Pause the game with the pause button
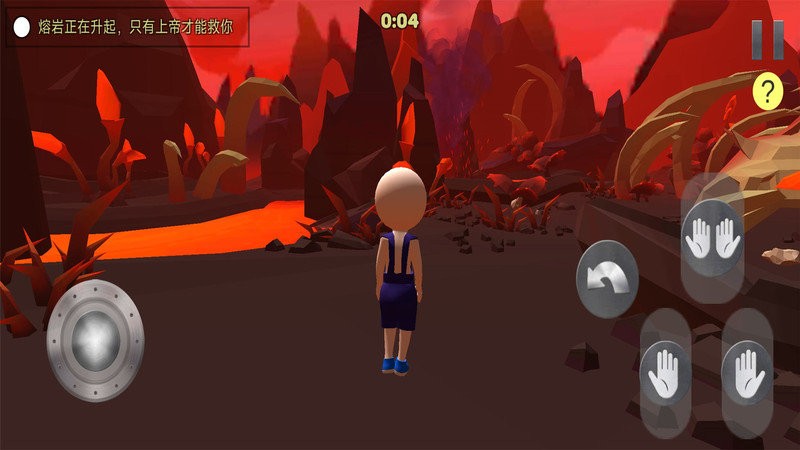The height and width of the screenshot is (450, 800). click(x=768, y=41)
